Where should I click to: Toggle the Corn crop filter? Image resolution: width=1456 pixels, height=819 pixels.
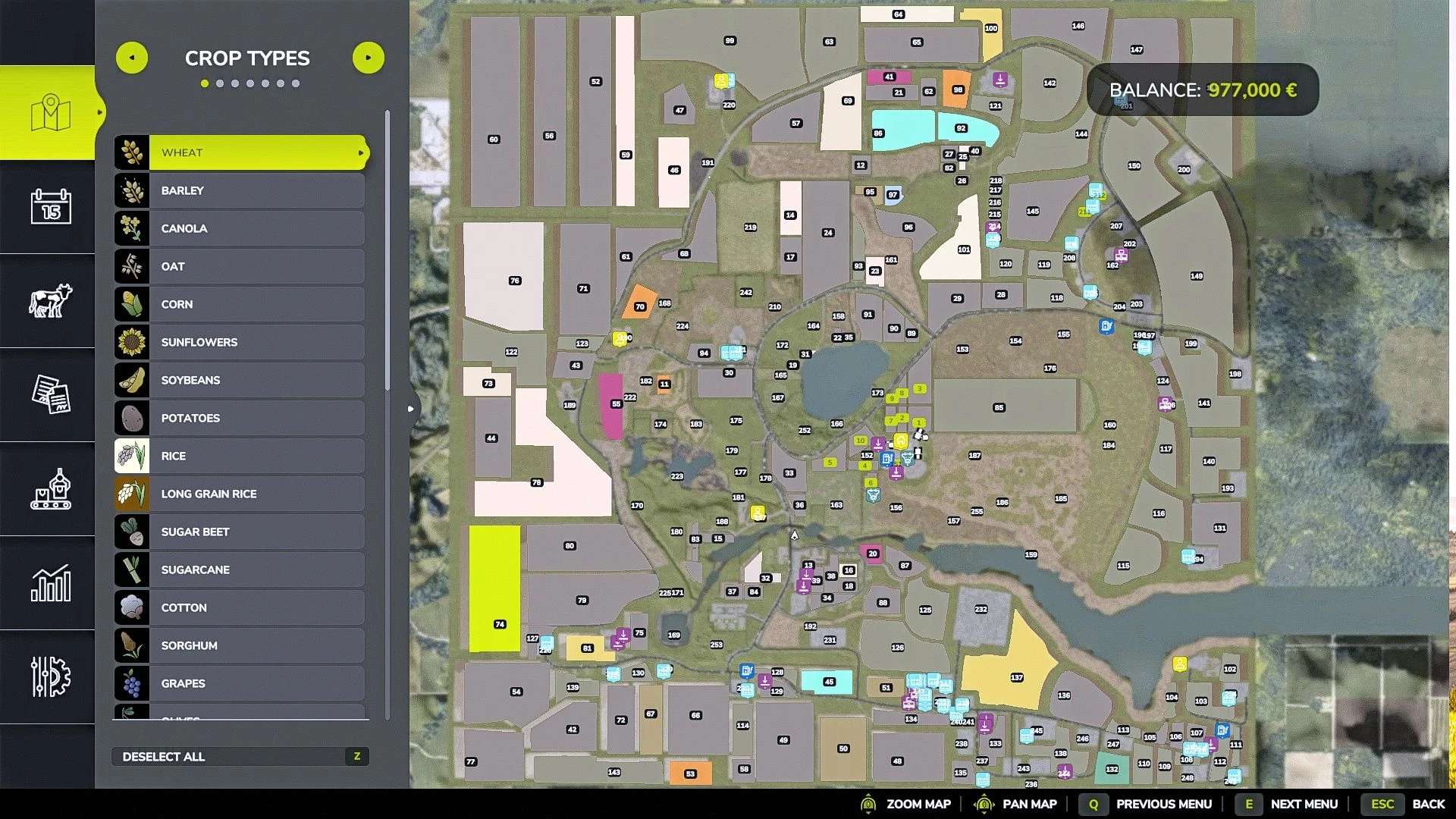pyautogui.click(x=241, y=304)
